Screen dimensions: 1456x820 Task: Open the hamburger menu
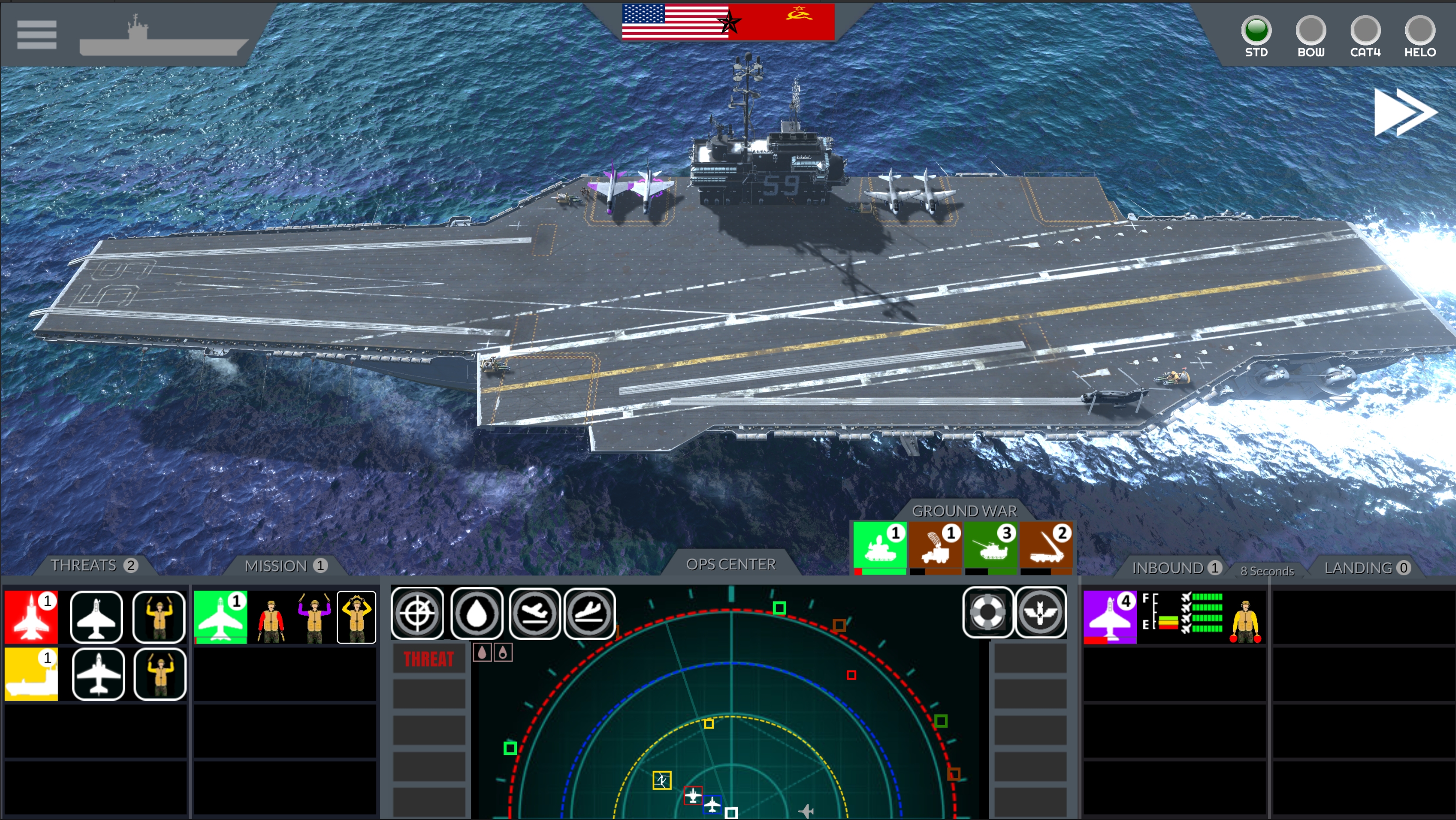[x=37, y=35]
